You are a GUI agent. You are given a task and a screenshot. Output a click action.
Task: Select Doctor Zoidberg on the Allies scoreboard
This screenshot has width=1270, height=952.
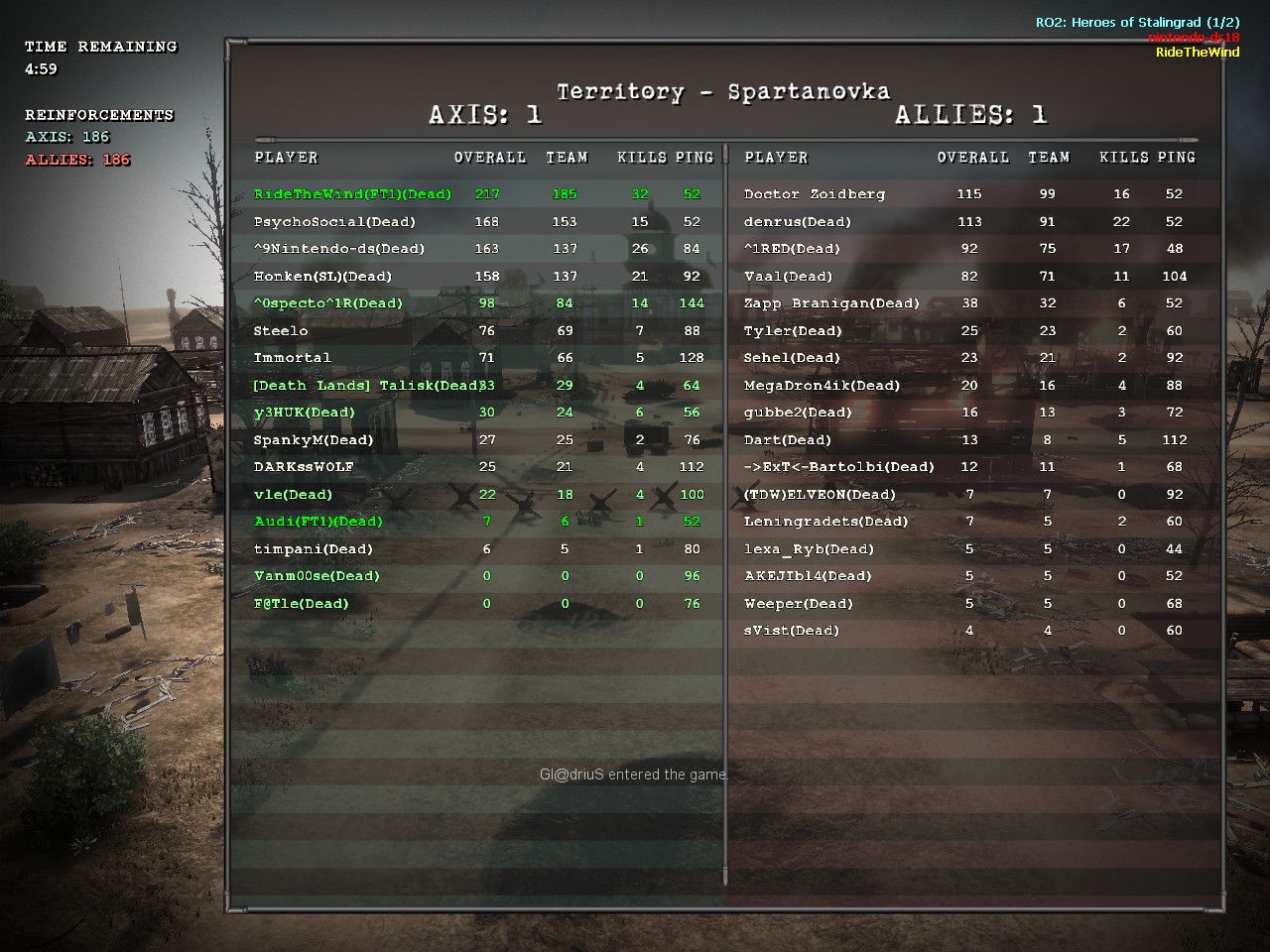tap(814, 194)
